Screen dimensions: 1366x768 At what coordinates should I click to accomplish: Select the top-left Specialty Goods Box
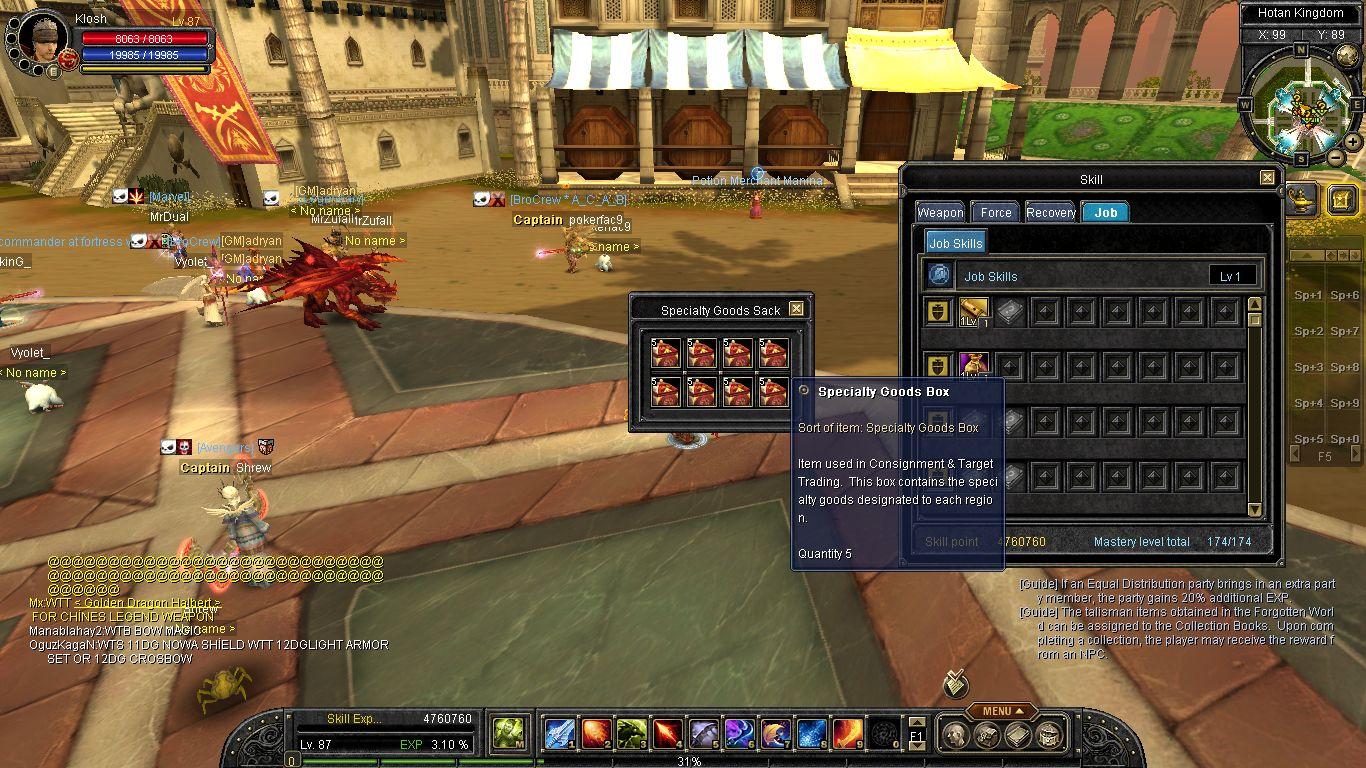(666, 353)
